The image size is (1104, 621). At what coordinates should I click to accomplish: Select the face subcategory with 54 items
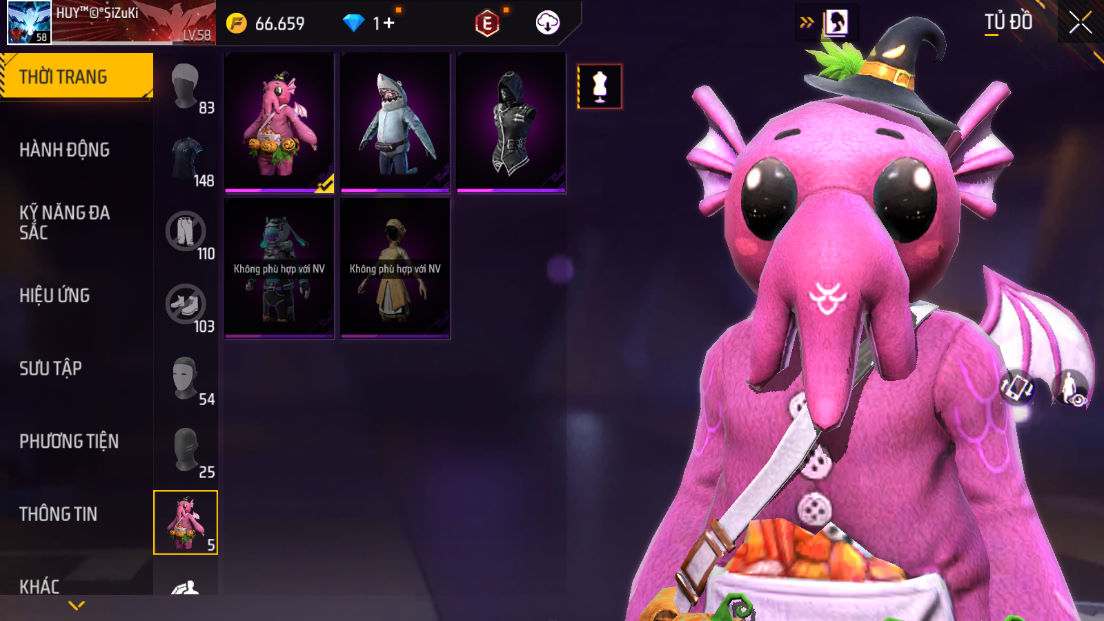coord(186,378)
